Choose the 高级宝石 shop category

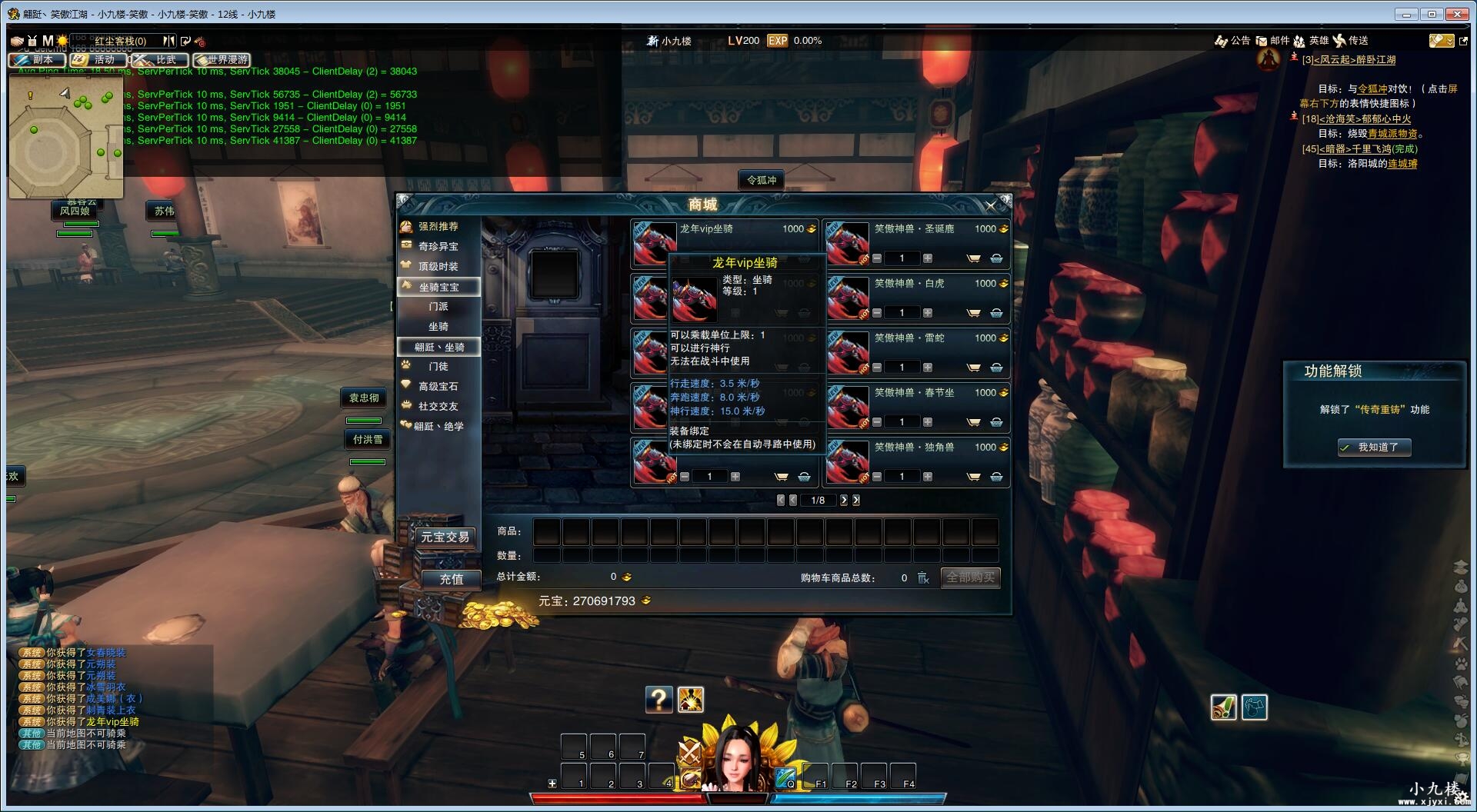[x=438, y=387]
